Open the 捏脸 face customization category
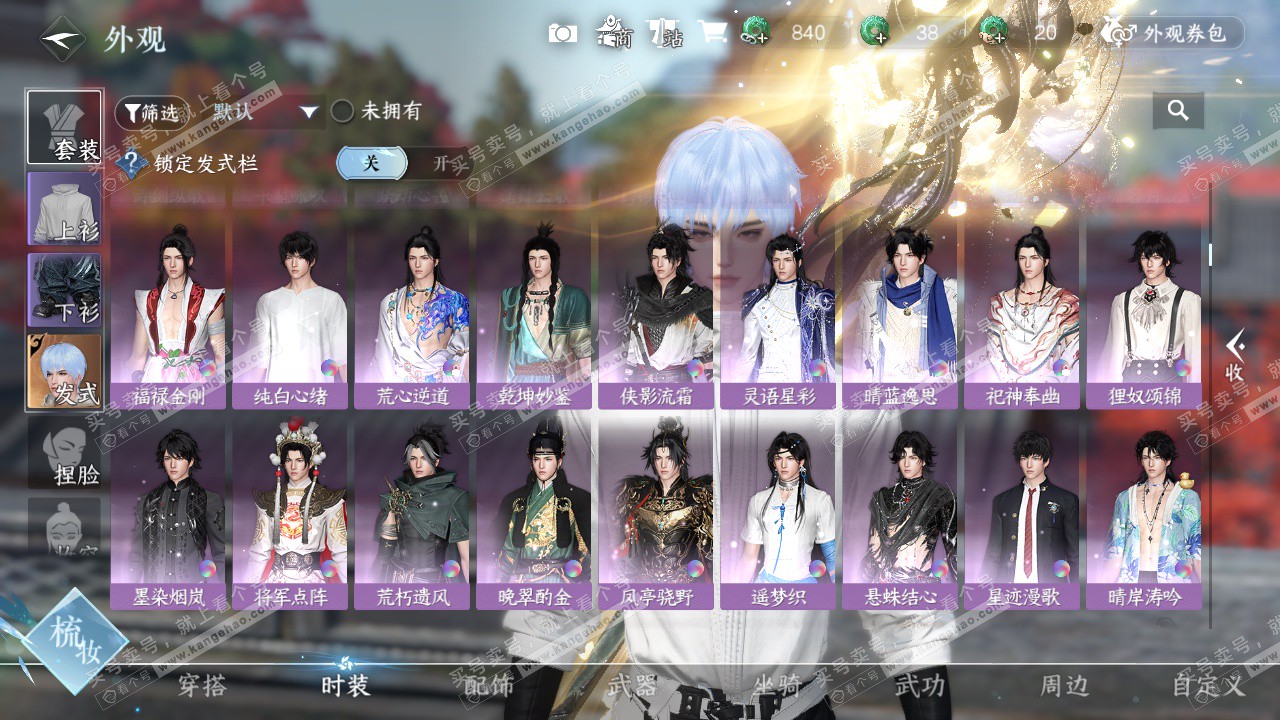This screenshot has width=1280, height=720. tap(64, 452)
